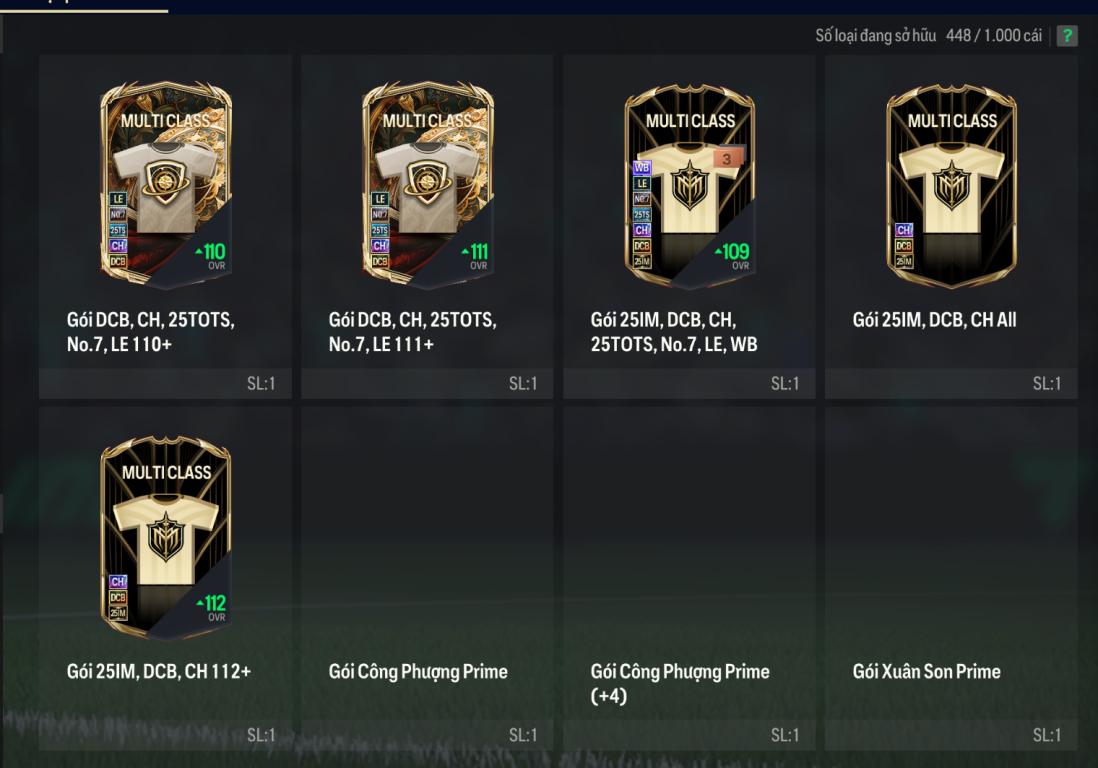Viewport: 1098px width, 768px height.
Task: Click the green question mark help icon
Action: (x=1068, y=36)
